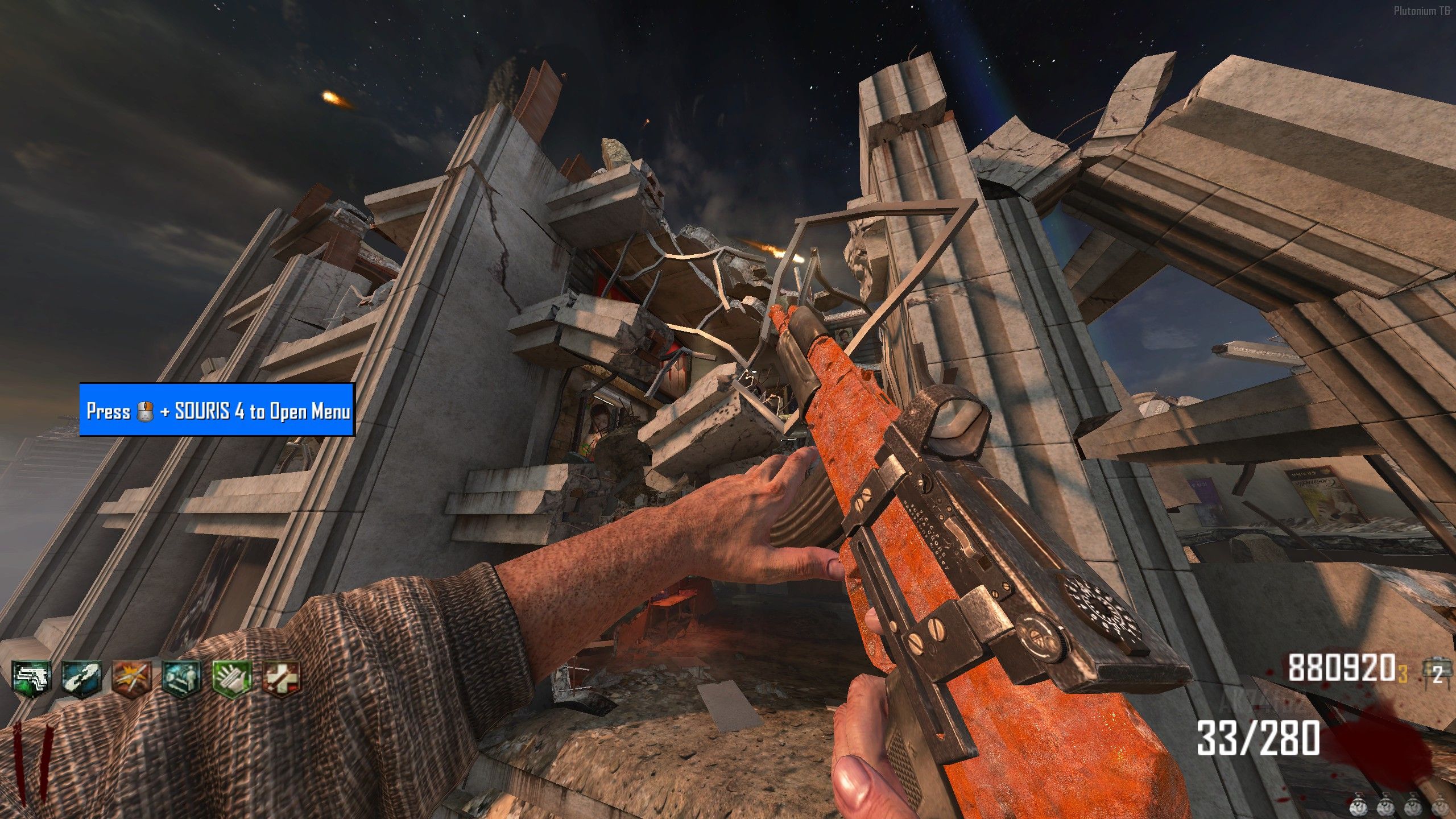Screen dimensions: 1456x819
Task: Click the blue perk icon with white capsule
Action: point(81,677)
